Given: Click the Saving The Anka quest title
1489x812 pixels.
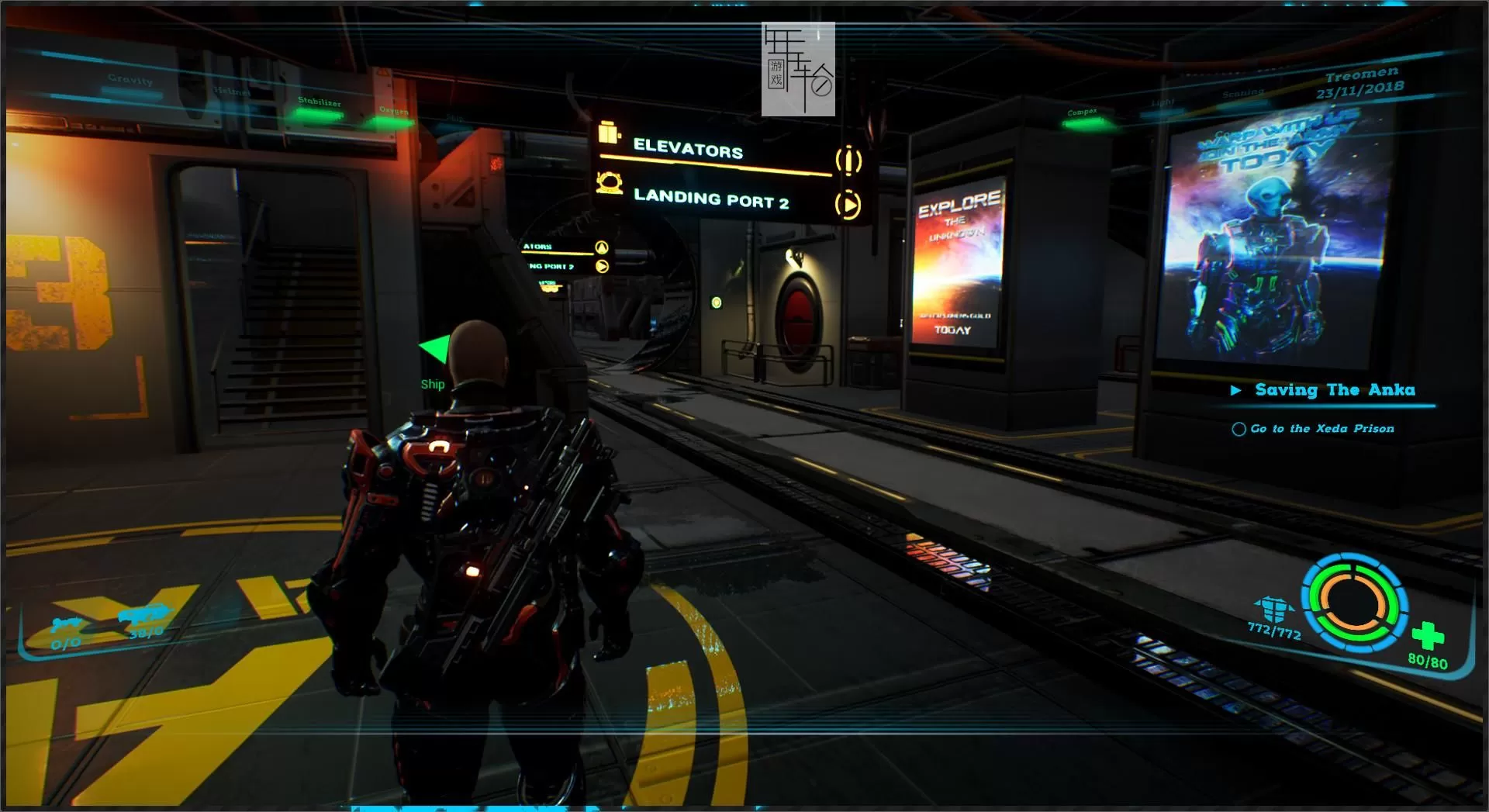Looking at the screenshot, I should tap(1335, 390).
